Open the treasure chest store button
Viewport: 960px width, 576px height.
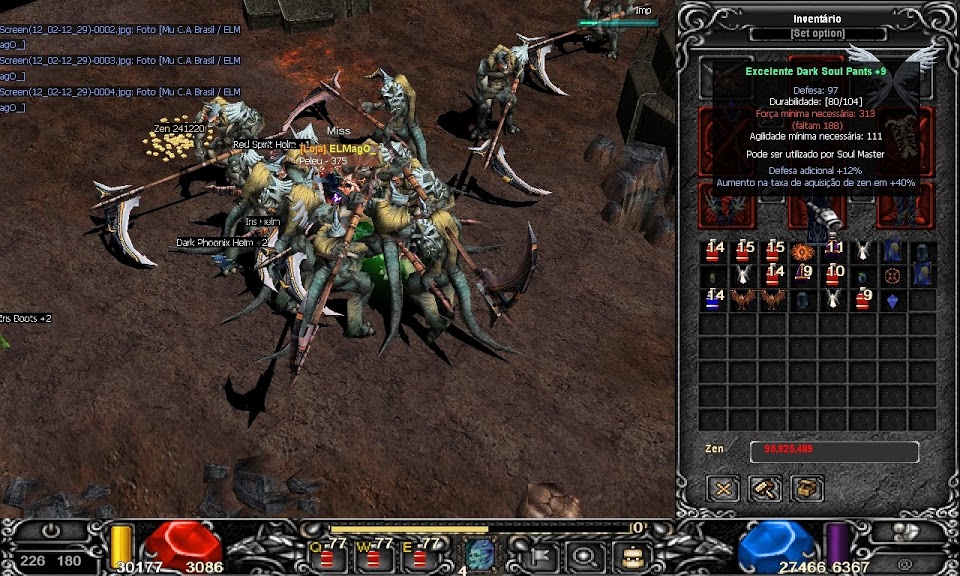806,488
